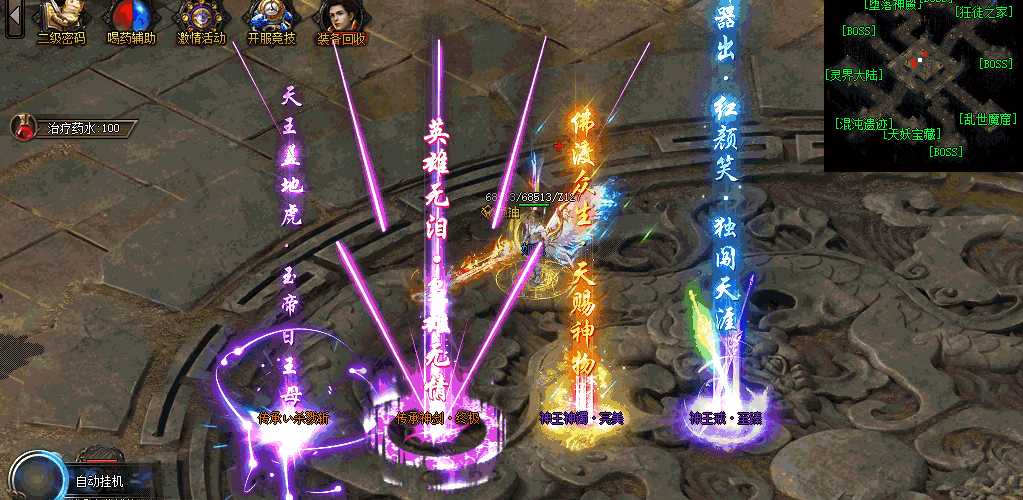The height and width of the screenshot is (500, 1023).
Task: Select the 灵界大陆 label on the minimap
Action: point(854,74)
